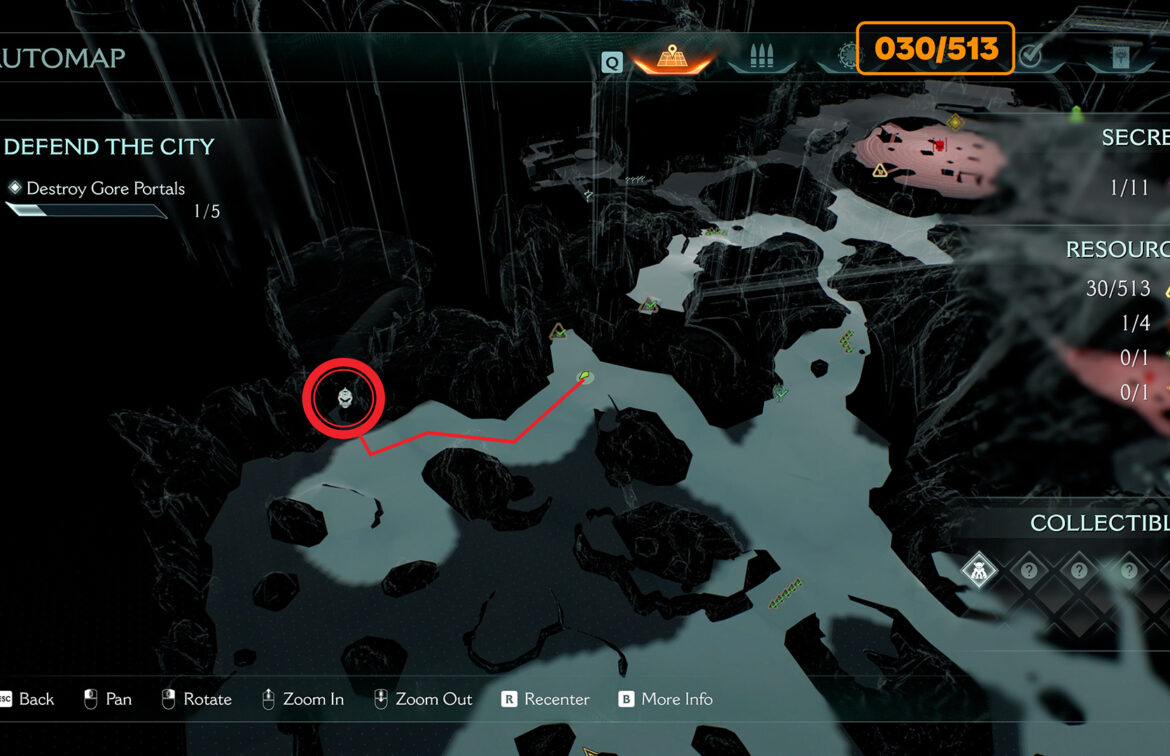Select the unlocked demon toy collectible slot
Image resolution: width=1170 pixels, height=756 pixels.
pos(979,571)
